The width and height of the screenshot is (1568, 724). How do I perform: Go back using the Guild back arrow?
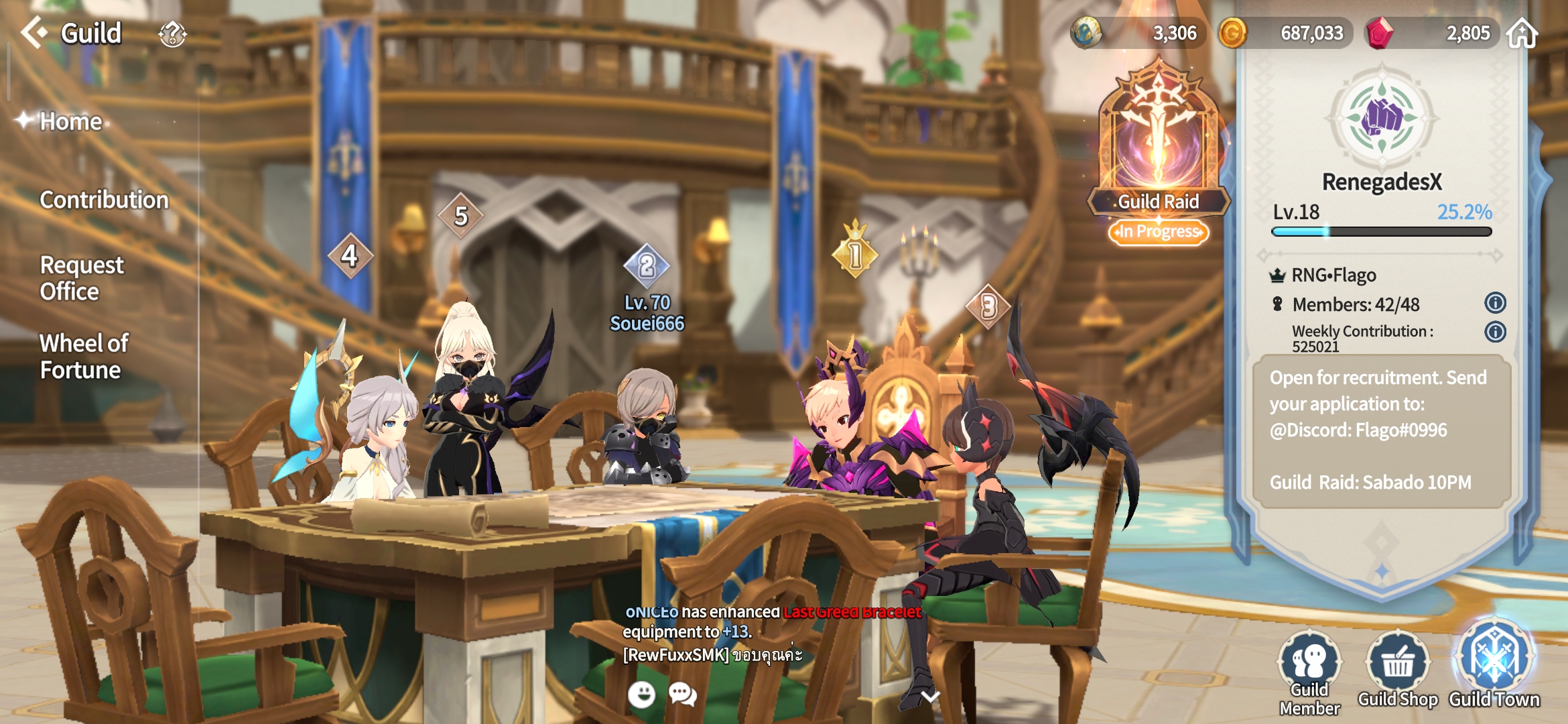pyautogui.click(x=34, y=32)
